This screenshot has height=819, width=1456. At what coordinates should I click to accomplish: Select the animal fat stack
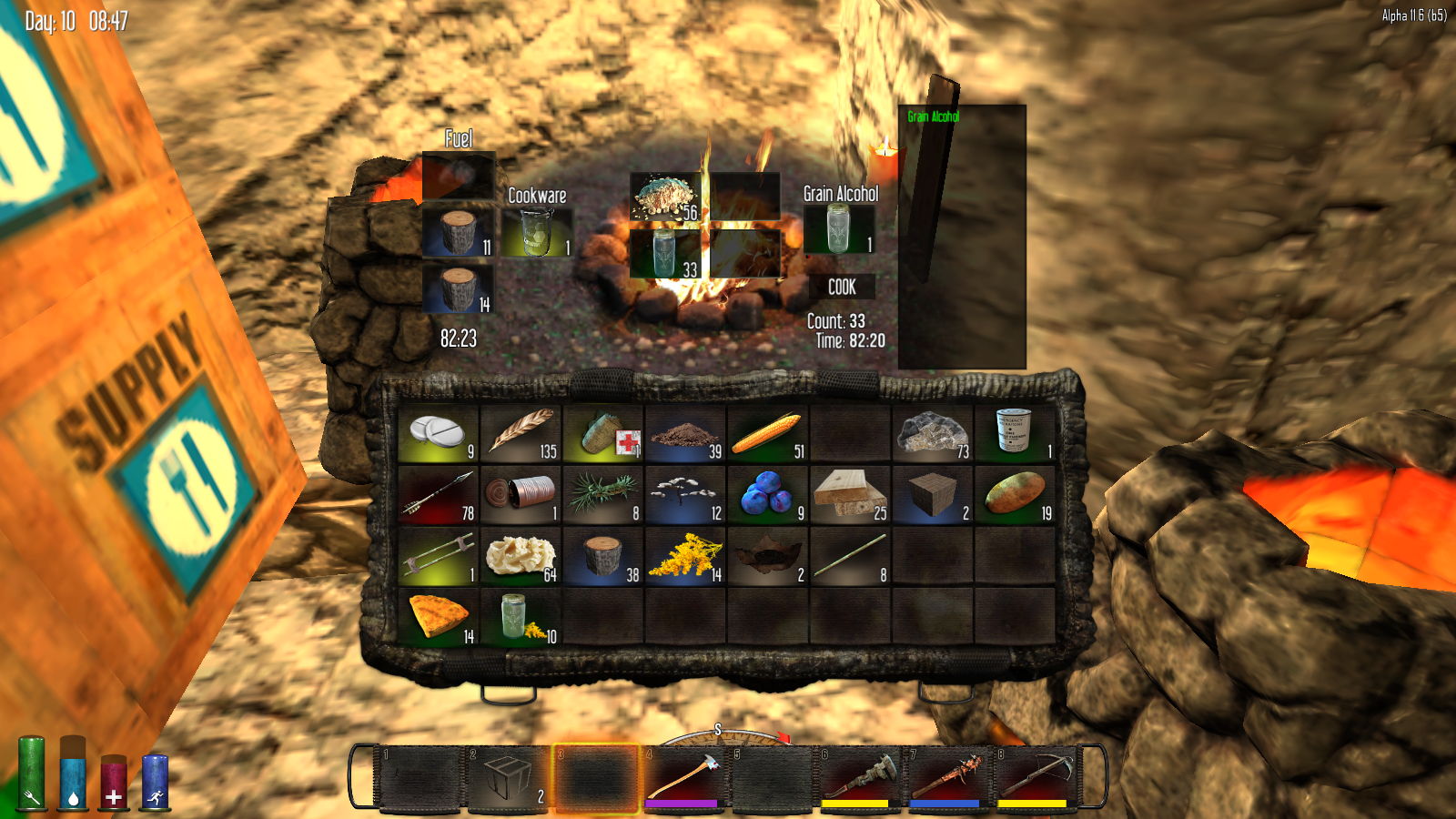point(521,556)
